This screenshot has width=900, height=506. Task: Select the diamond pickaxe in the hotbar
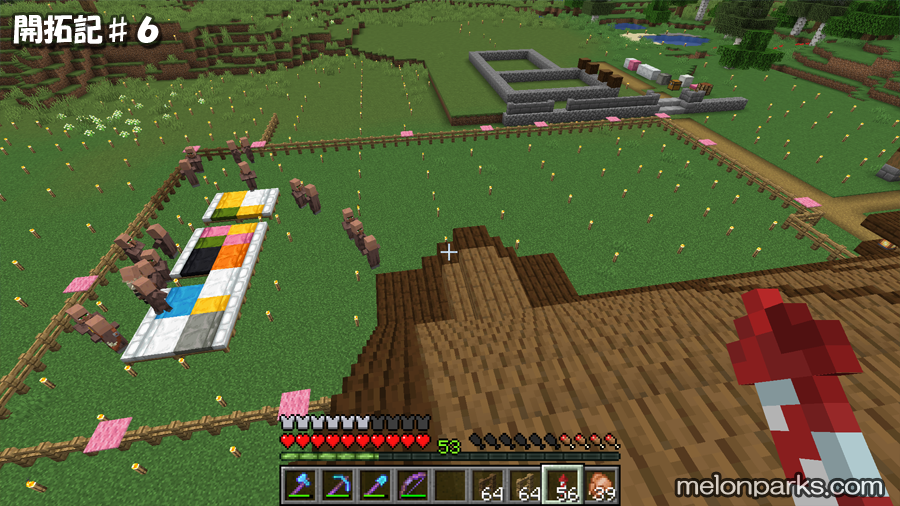[x=335, y=485]
